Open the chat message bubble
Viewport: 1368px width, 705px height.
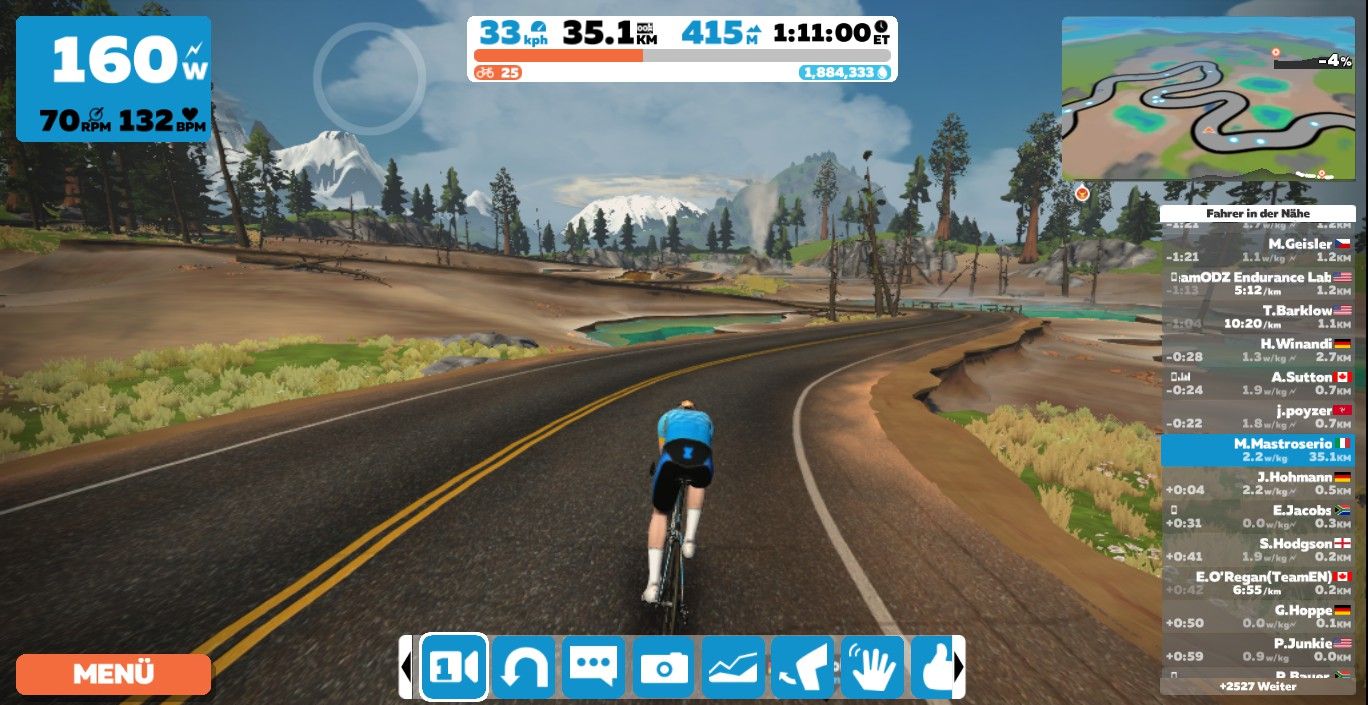[593, 666]
